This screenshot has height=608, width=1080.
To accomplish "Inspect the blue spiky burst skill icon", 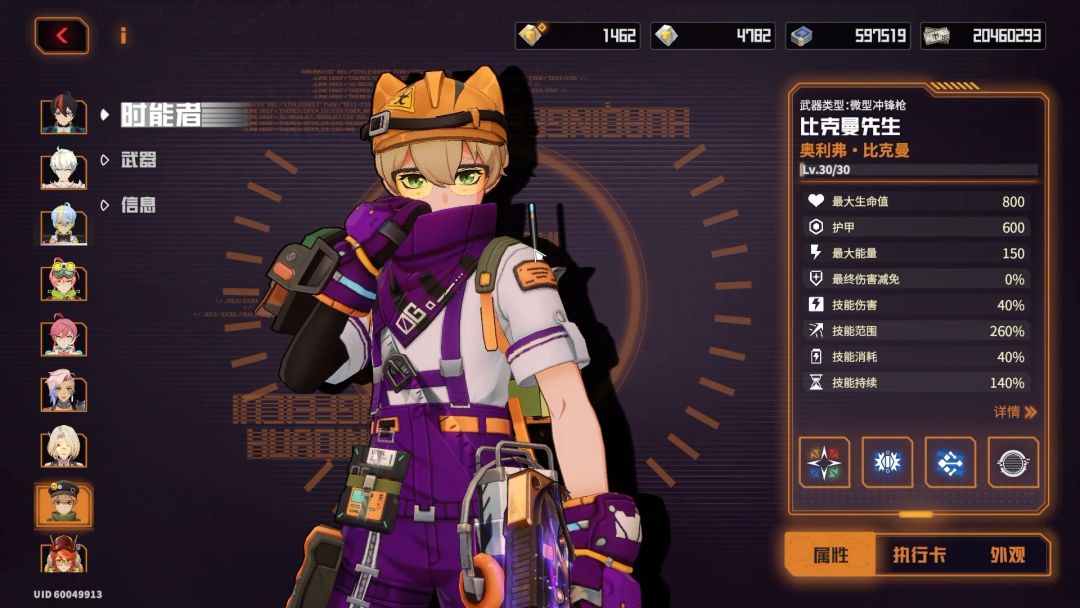I will point(887,463).
